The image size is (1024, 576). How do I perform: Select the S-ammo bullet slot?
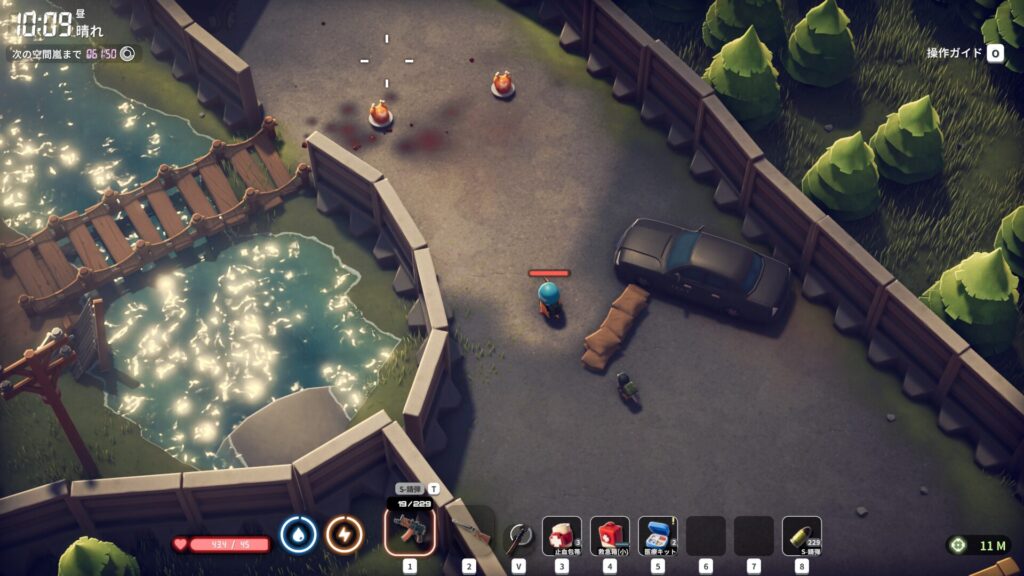click(801, 535)
